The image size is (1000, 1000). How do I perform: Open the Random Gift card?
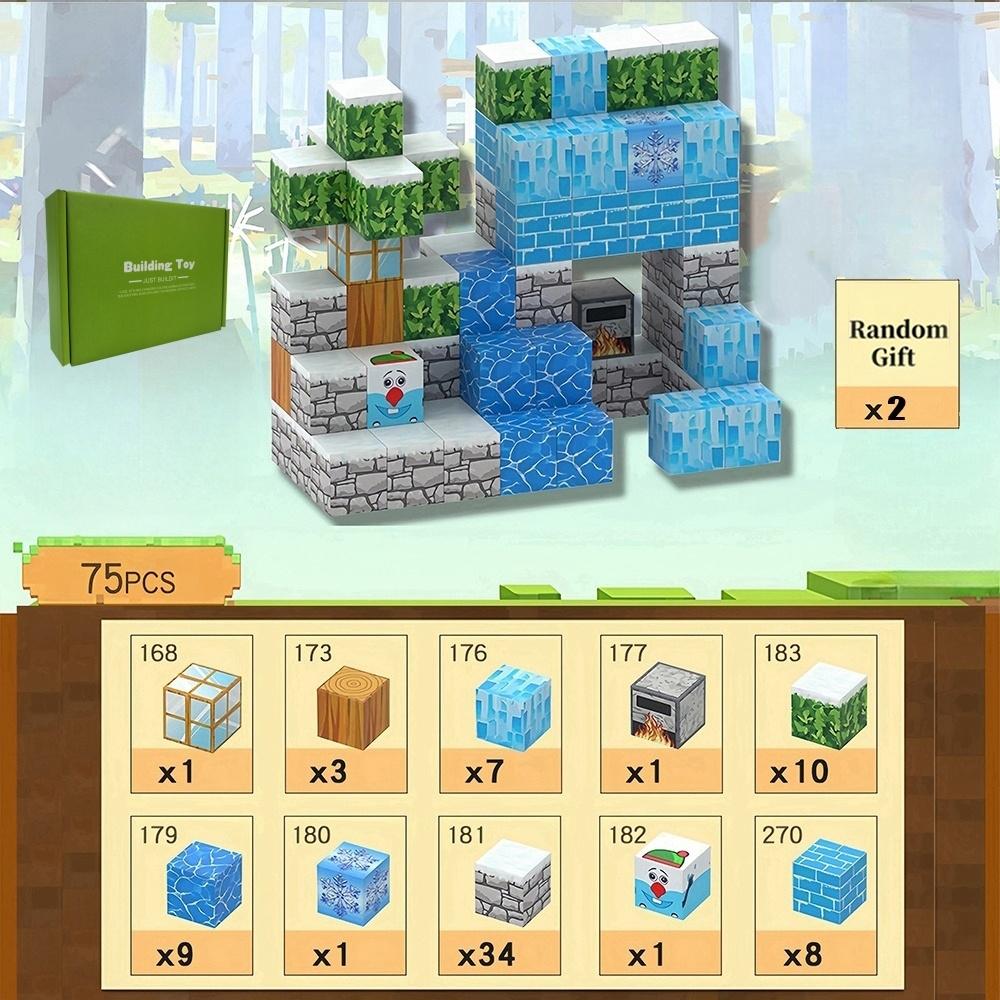tap(897, 353)
